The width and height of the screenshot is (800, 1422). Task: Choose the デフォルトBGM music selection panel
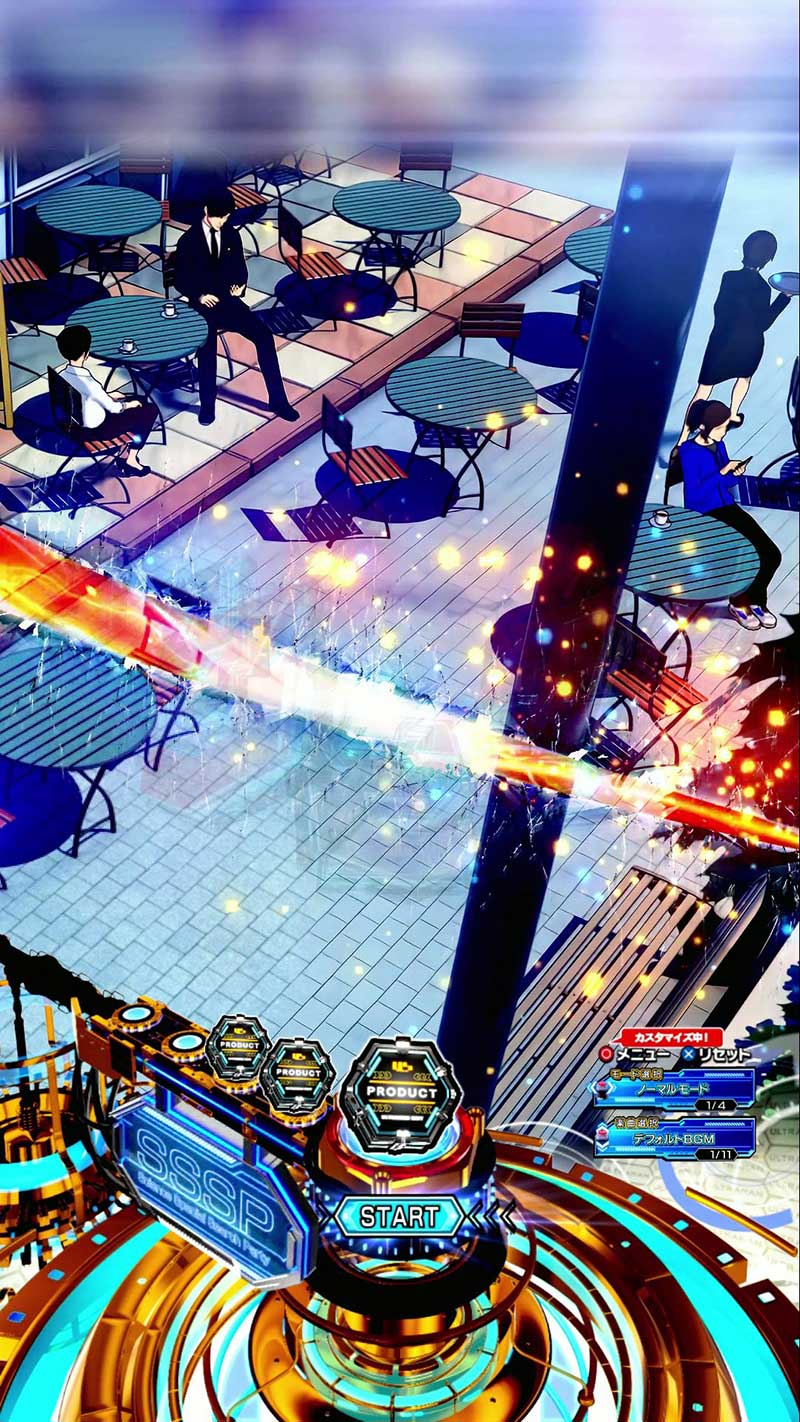[673, 1137]
